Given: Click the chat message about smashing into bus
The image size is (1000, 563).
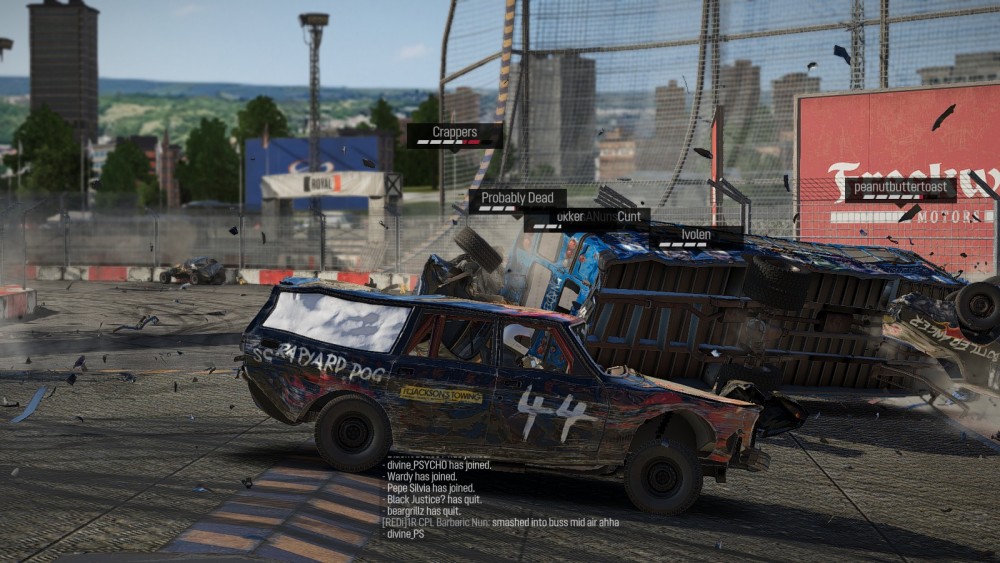Looking at the screenshot, I should (500, 522).
